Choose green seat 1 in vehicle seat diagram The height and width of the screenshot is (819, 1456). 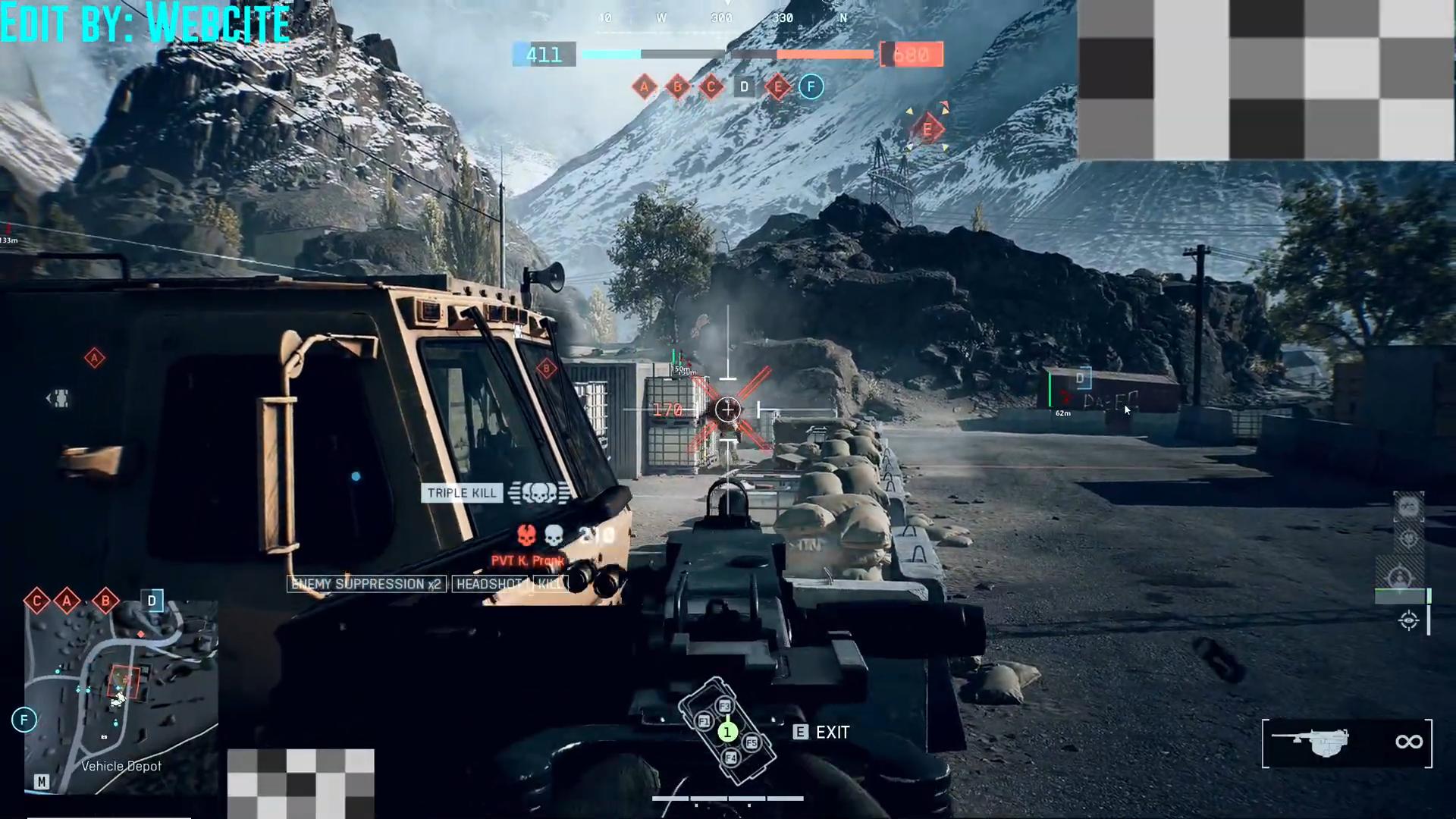pyautogui.click(x=727, y=732)
